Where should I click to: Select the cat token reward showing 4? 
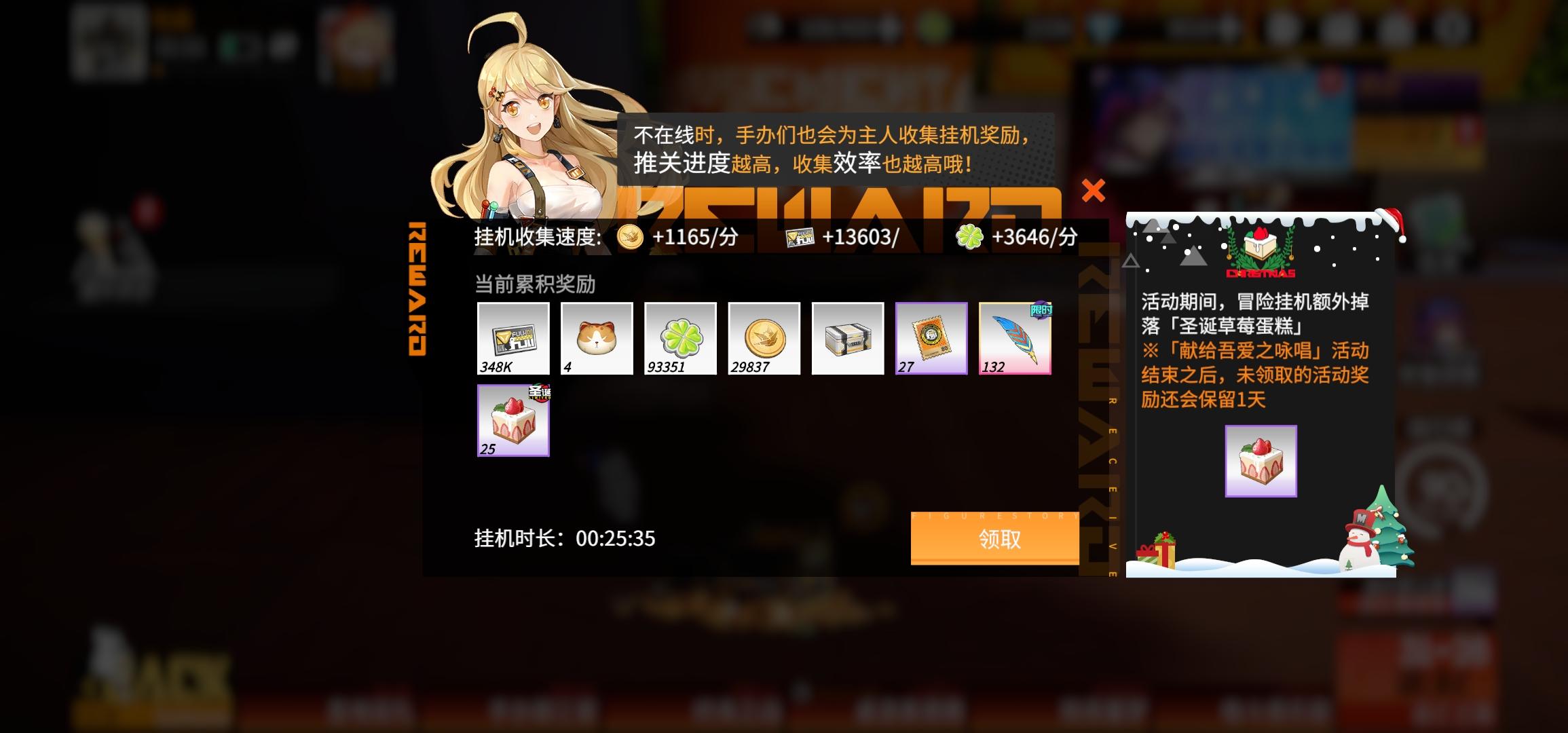pos(597,337)
